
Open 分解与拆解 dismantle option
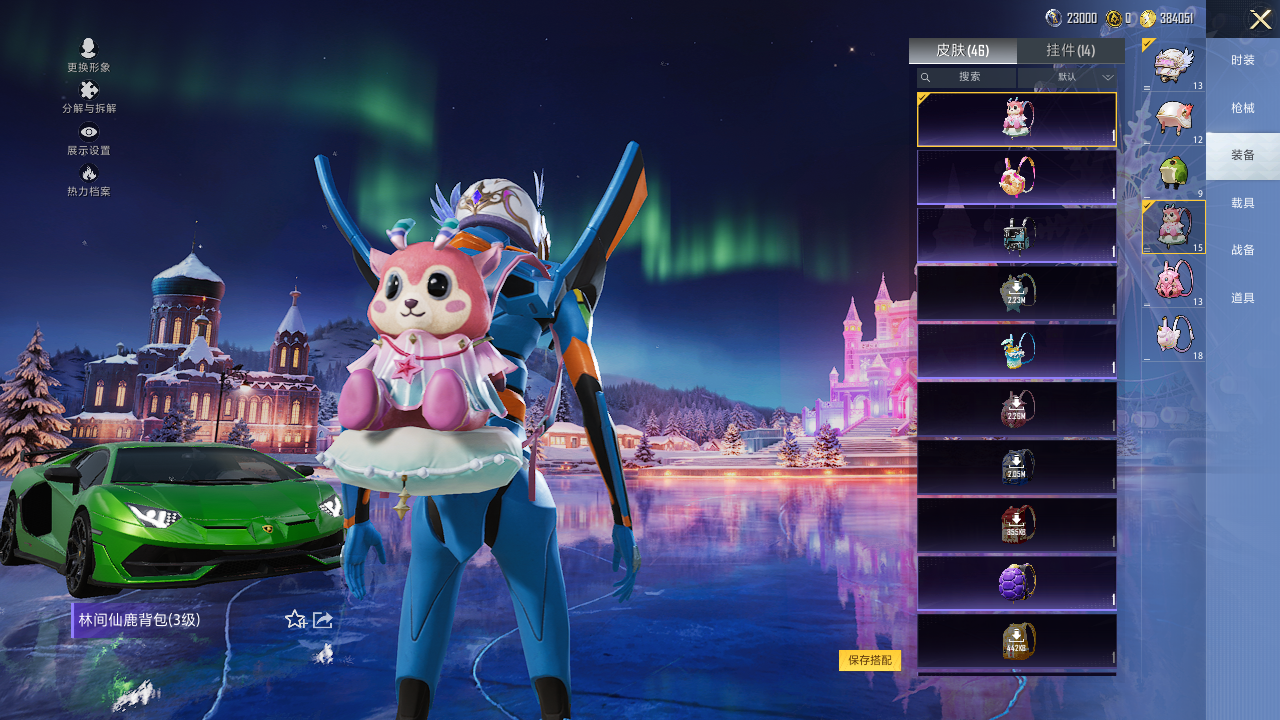pos(89,97)
